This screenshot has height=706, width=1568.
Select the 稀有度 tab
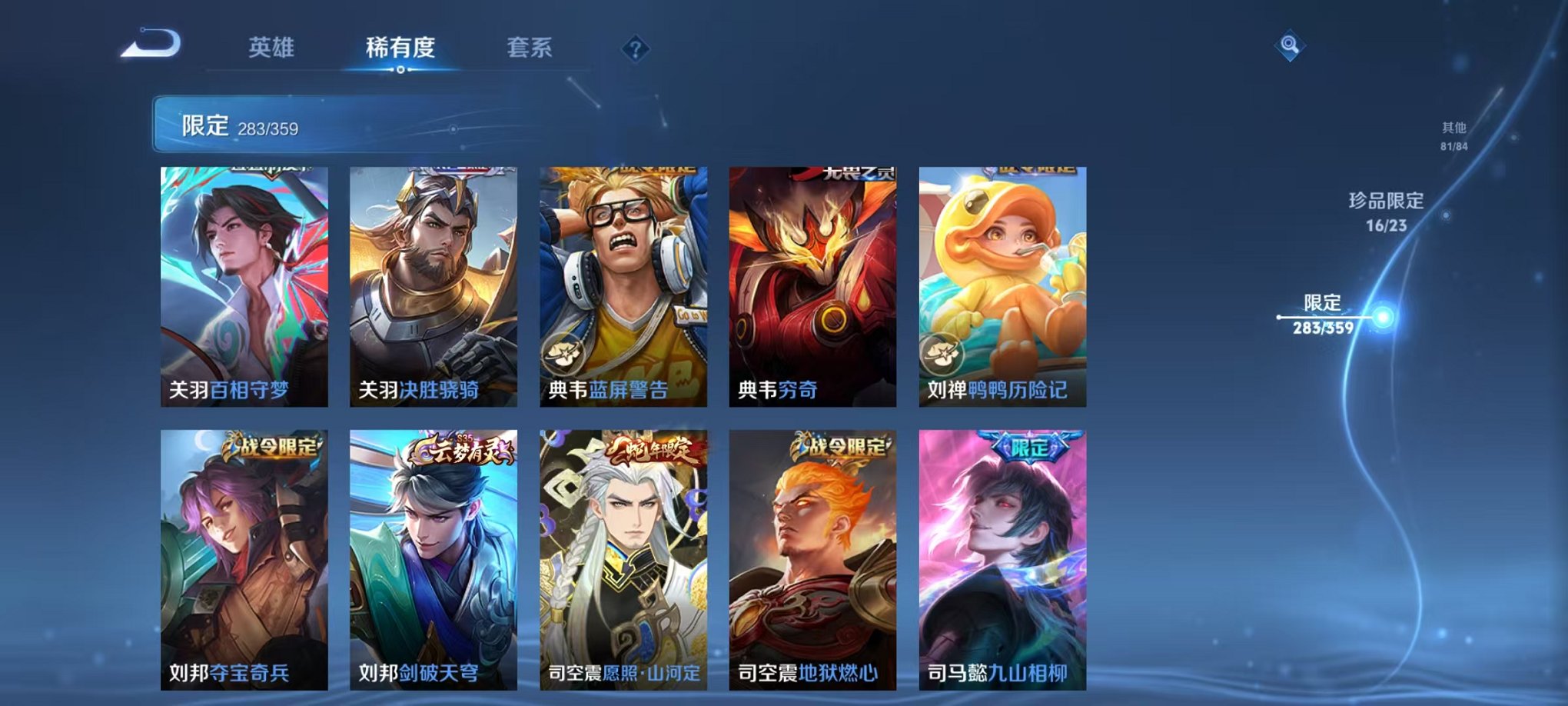400,48
